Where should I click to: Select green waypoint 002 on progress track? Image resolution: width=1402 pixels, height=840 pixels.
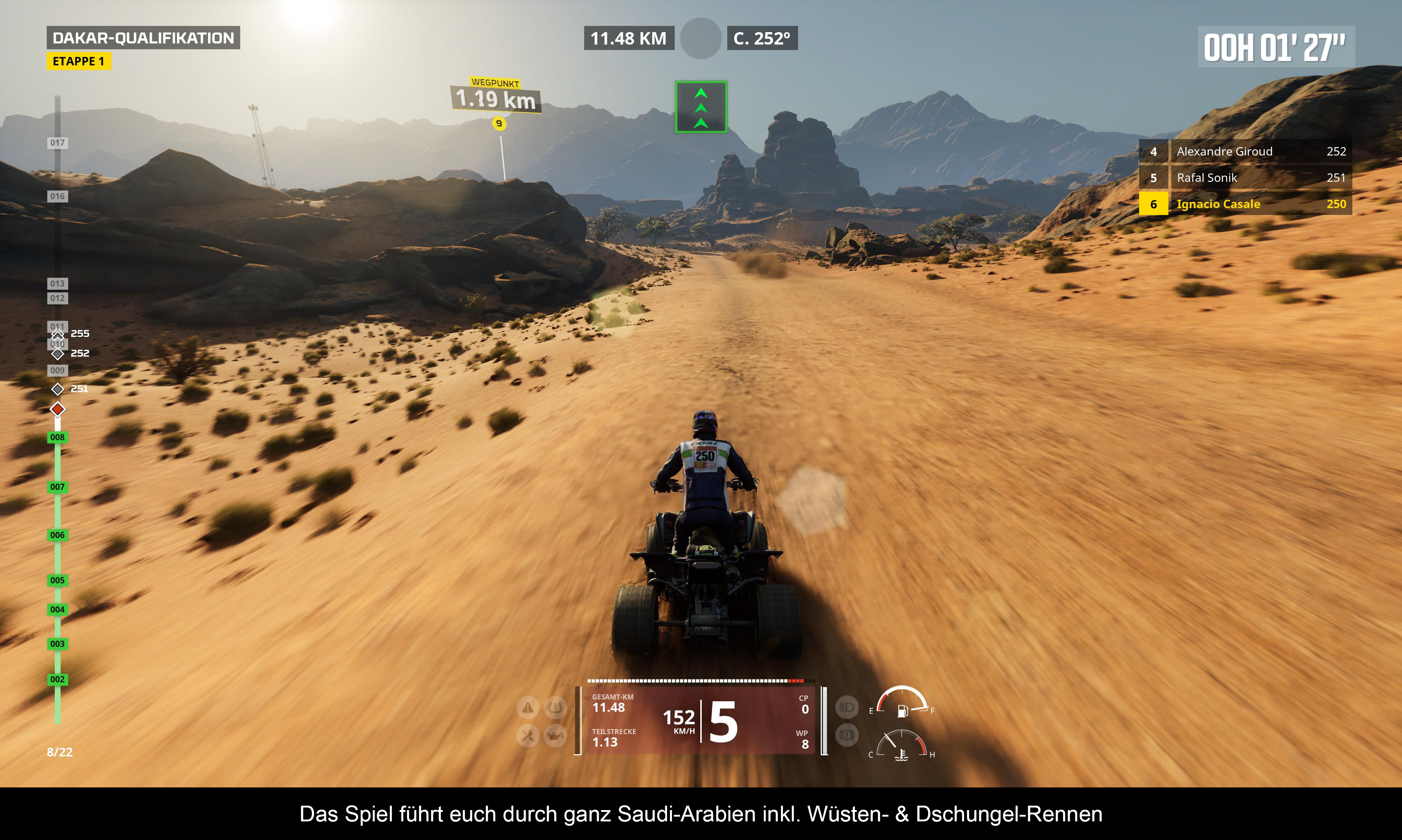point(57,679)
